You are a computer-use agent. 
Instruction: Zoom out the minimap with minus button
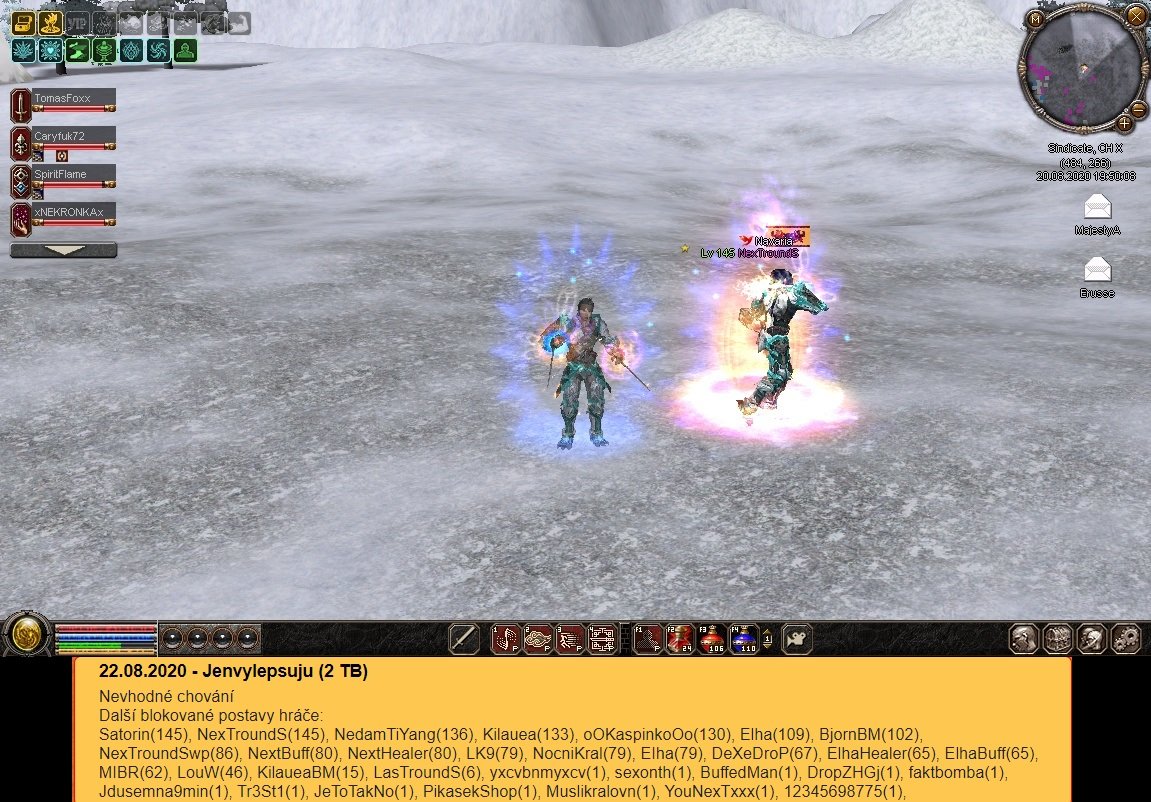pos(1138,109)
